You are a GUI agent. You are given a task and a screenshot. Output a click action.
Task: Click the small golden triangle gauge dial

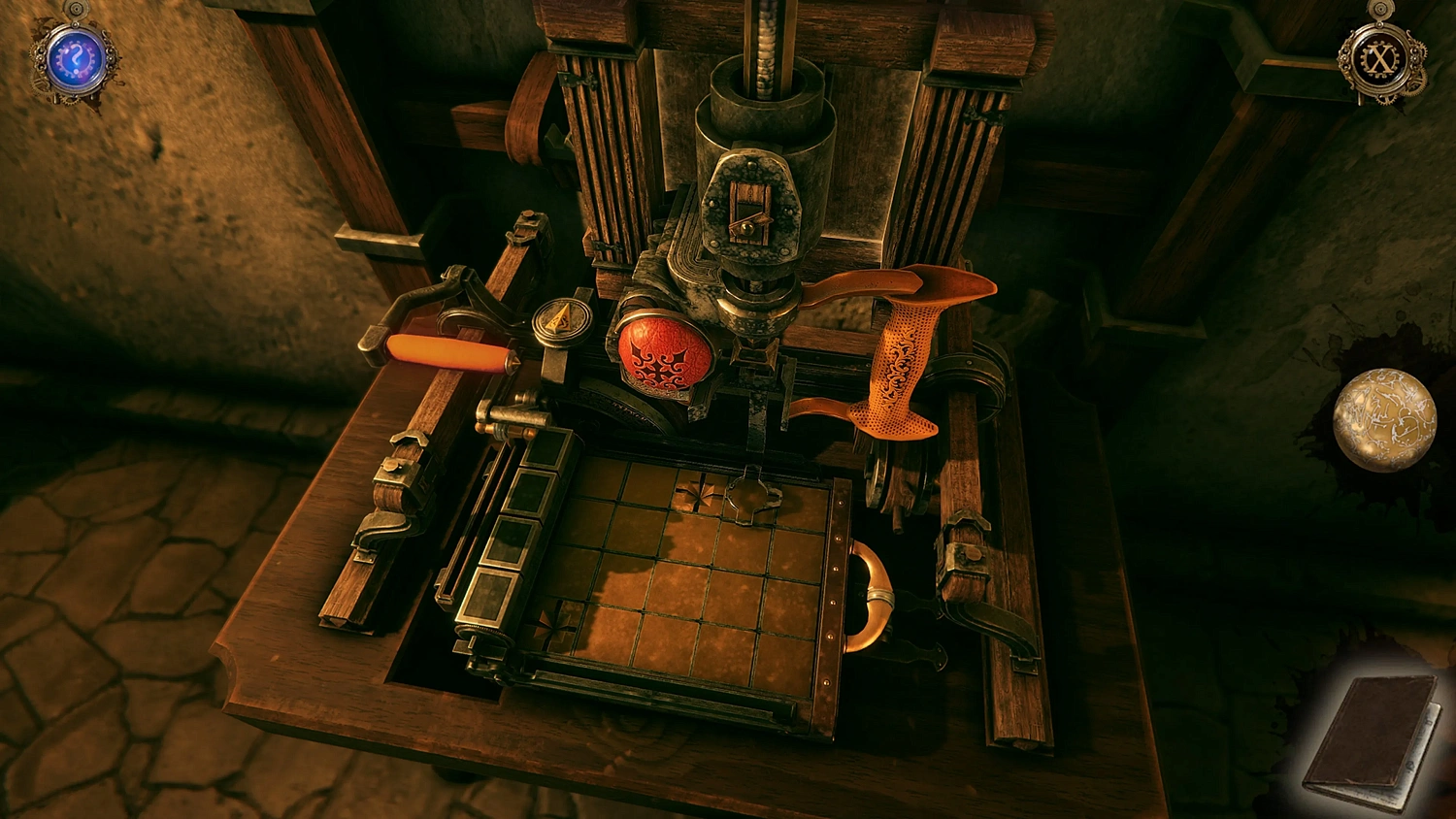point(560,317)
